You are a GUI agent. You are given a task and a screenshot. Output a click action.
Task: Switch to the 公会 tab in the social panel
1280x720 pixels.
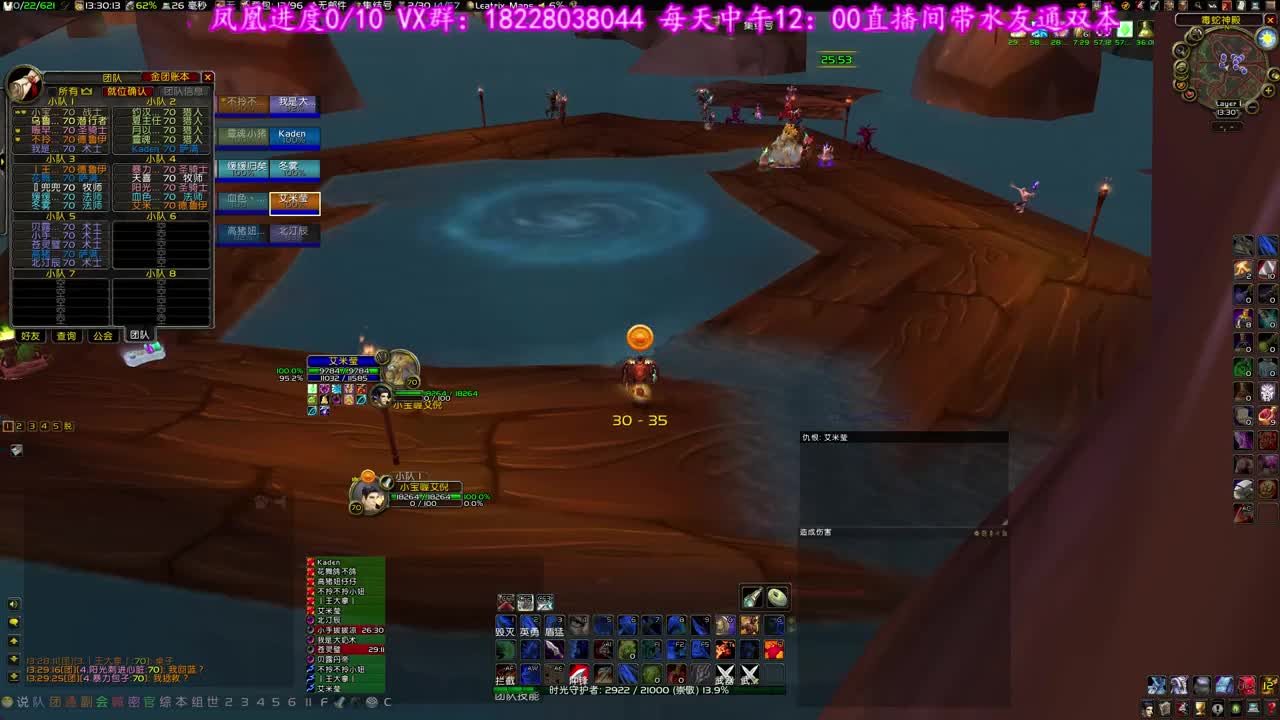pos(102,334)
